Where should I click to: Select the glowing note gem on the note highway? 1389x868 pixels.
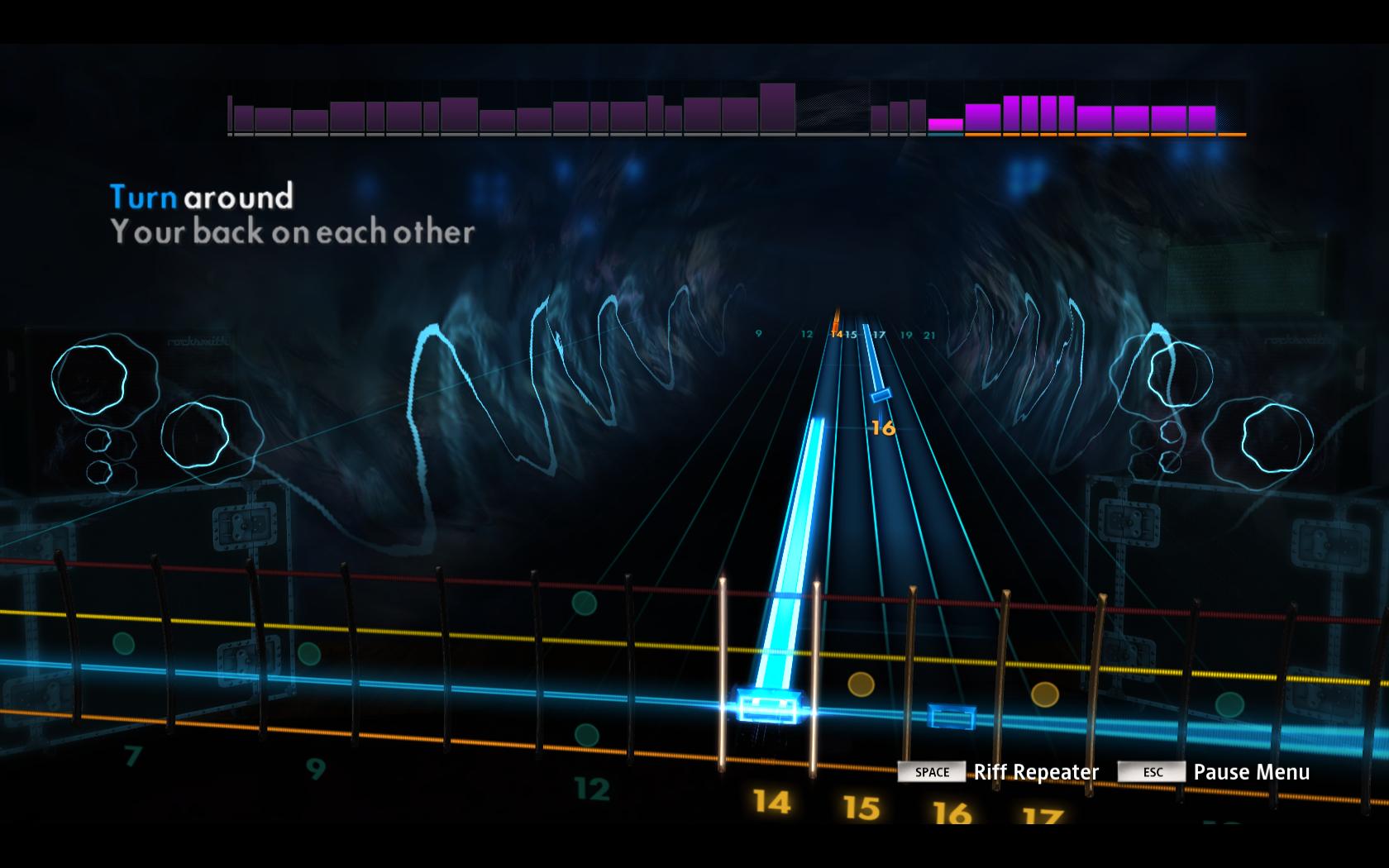(x=771, y=704)
